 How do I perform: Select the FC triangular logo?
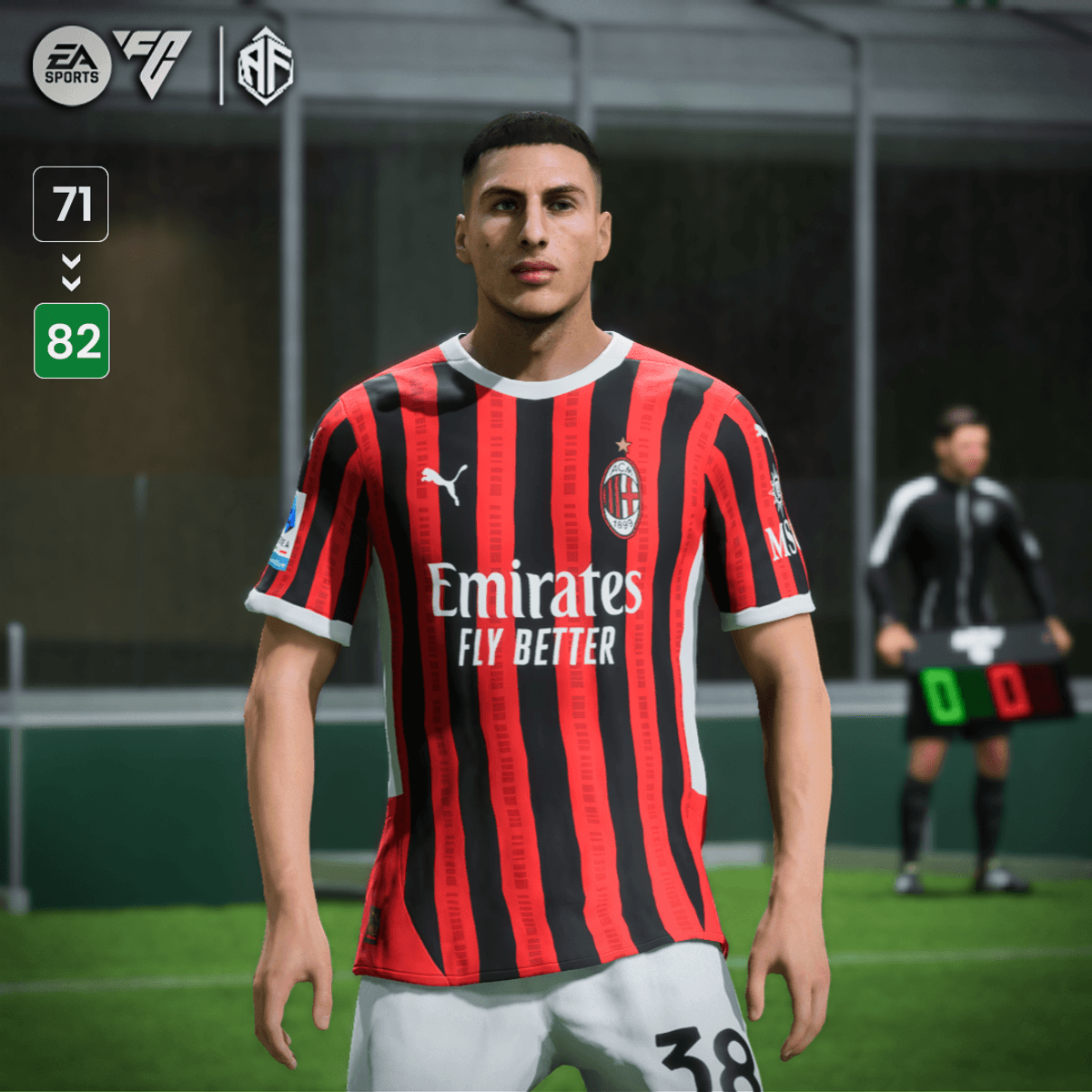tap(152, 62)
